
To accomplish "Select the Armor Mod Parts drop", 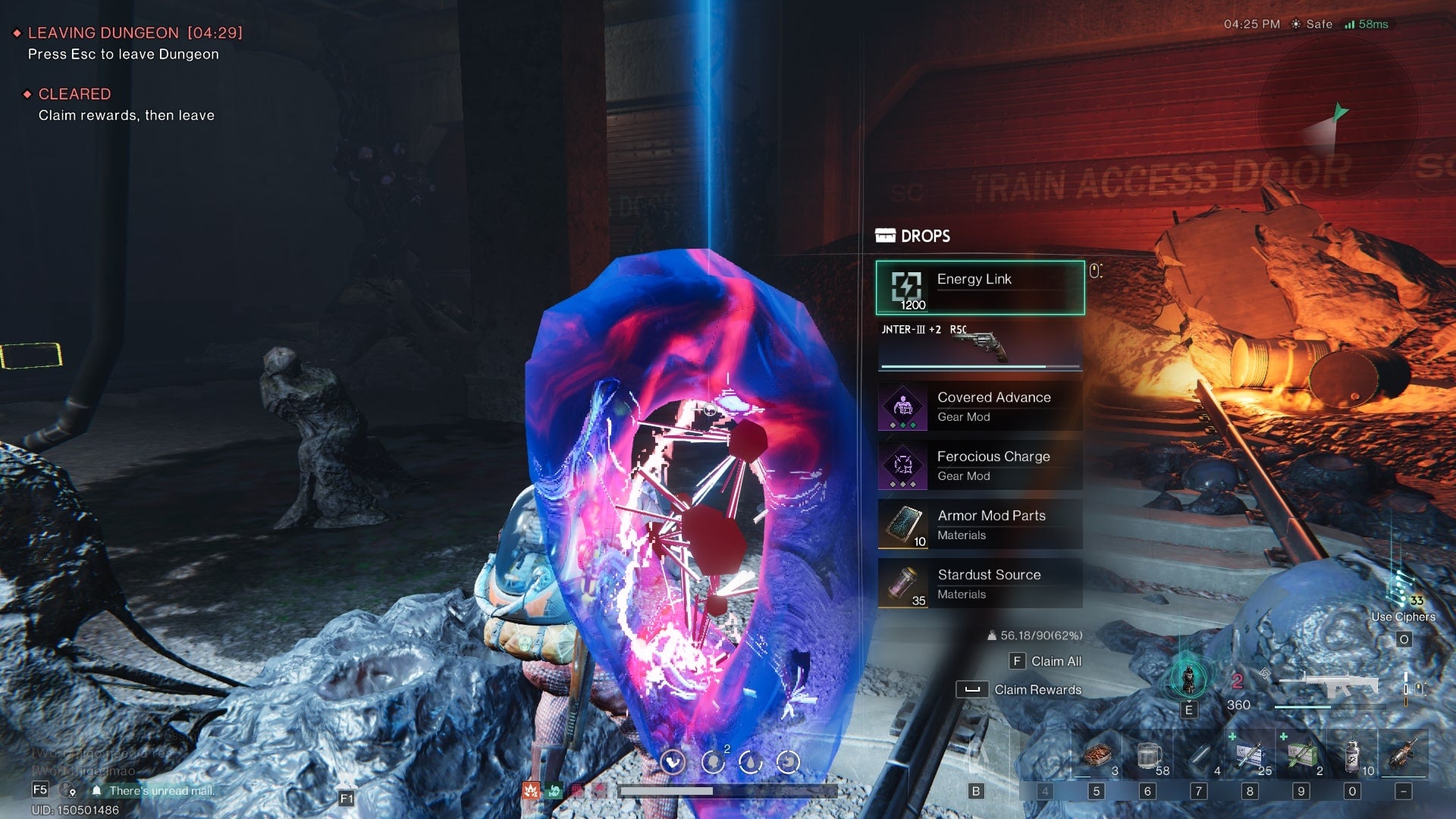I will [x=980, y=525].
